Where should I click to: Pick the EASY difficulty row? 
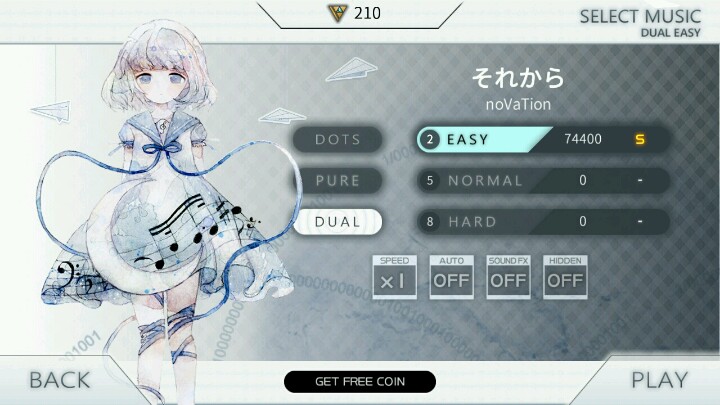click(x=541, y=139)
